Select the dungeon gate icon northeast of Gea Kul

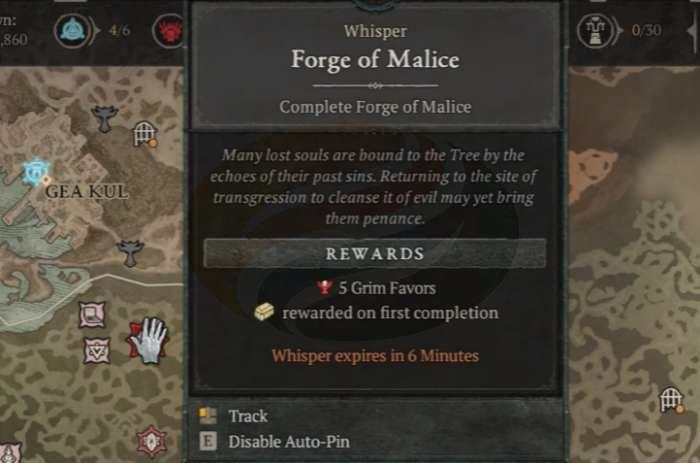[145, 133]
